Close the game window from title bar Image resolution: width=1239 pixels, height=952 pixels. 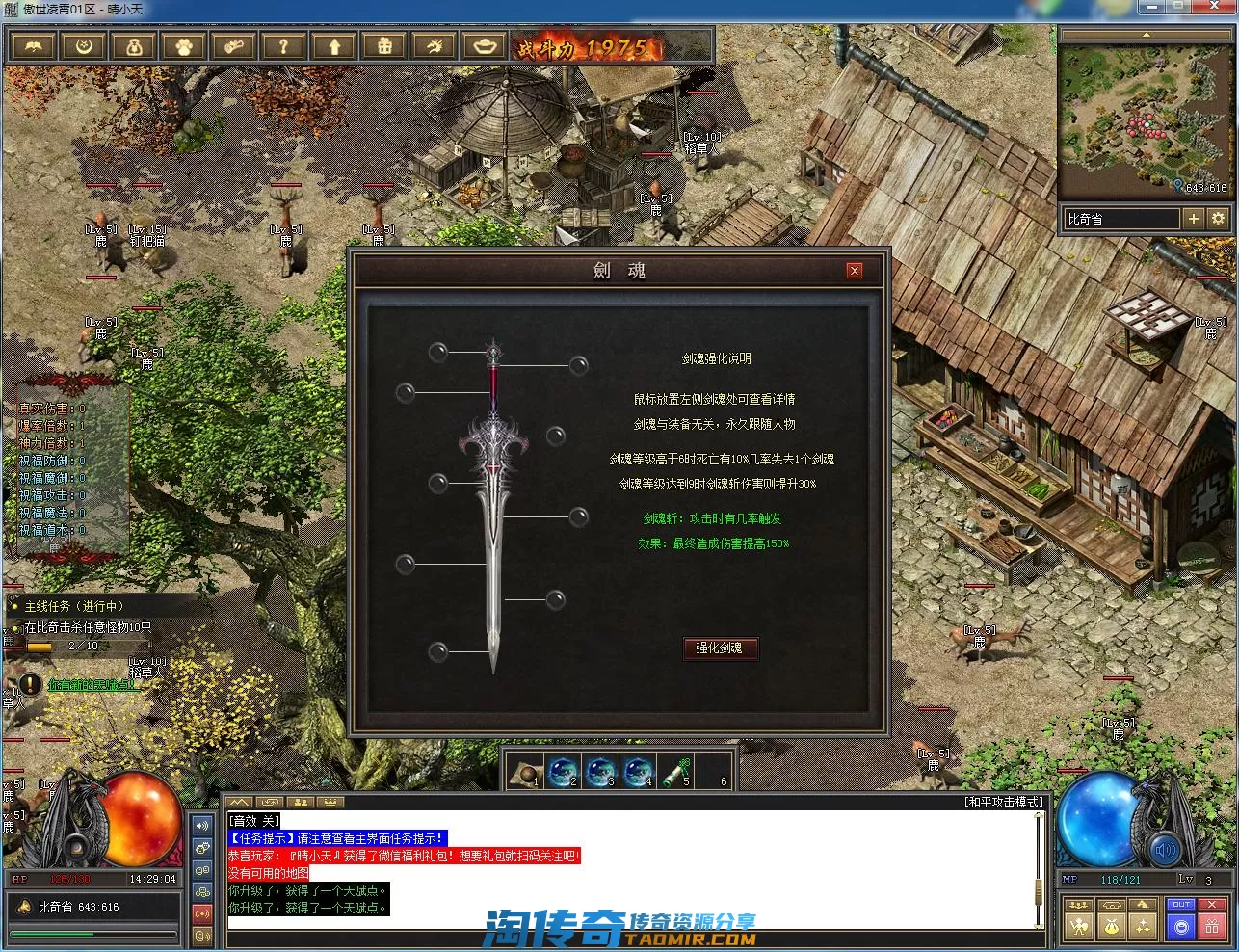coord(1218,8)
